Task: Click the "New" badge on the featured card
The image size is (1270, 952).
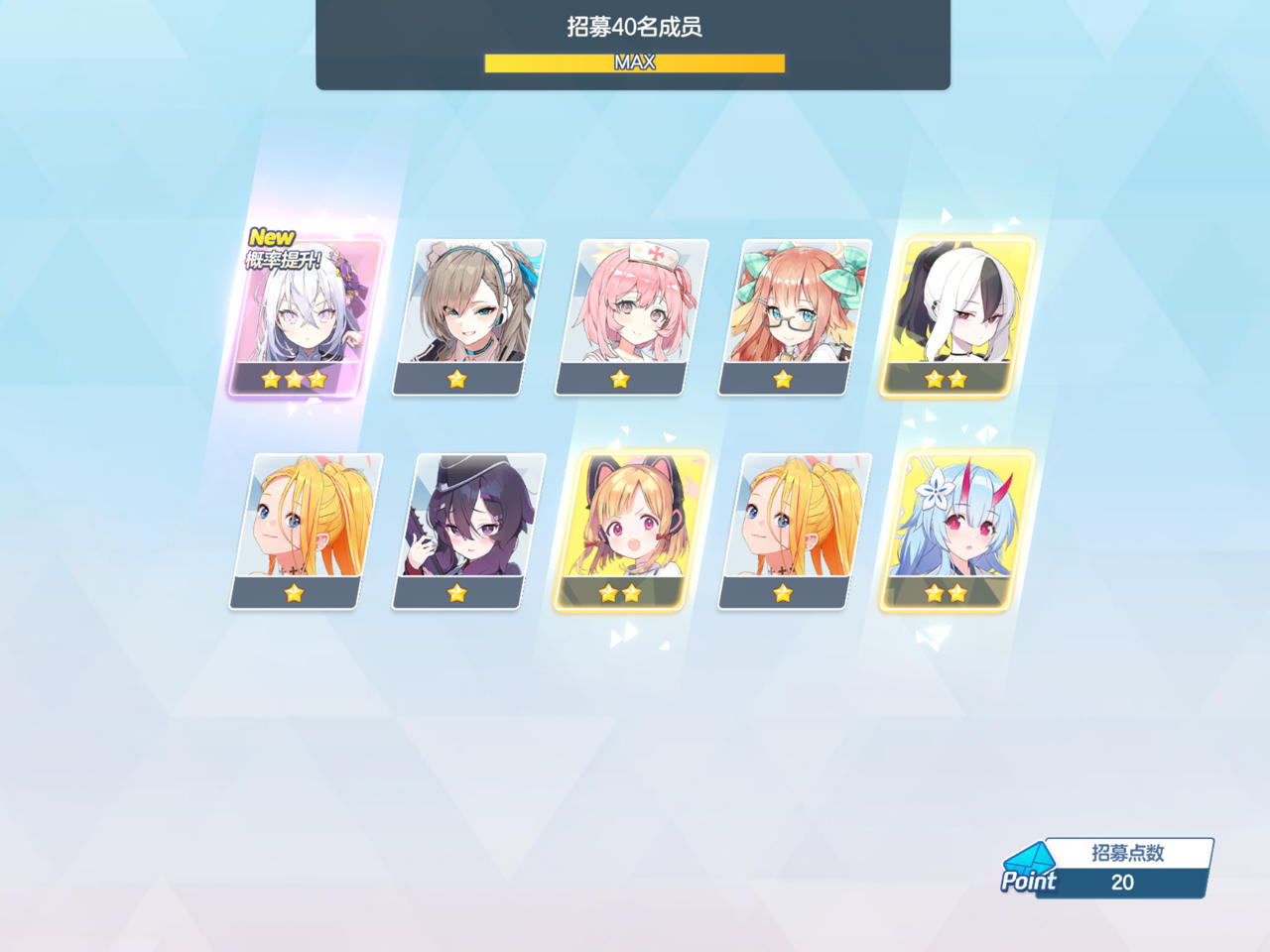Action: pyautogui.click(x=270, y=237)
